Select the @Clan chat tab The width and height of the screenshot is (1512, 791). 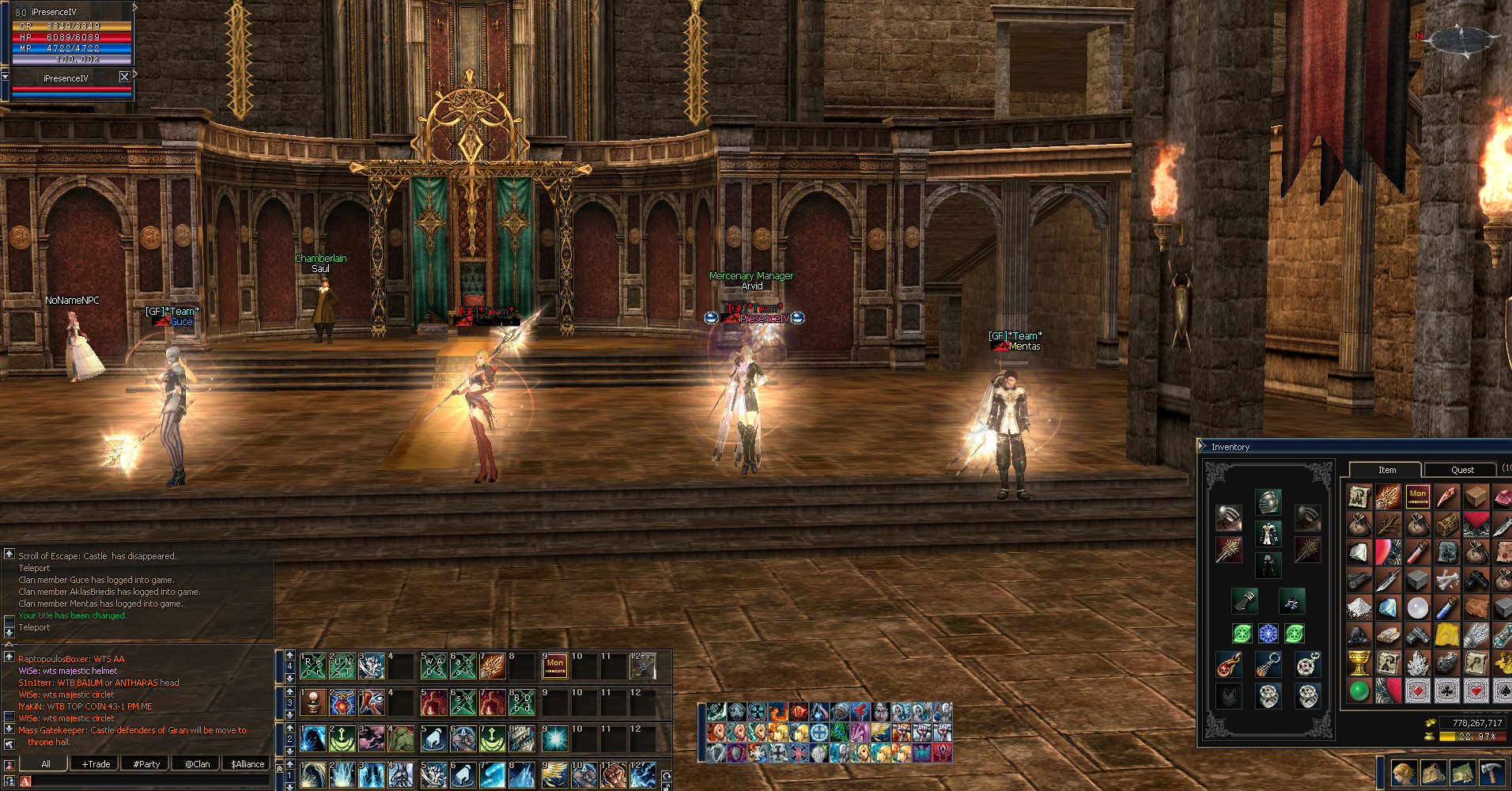[198, 764]
